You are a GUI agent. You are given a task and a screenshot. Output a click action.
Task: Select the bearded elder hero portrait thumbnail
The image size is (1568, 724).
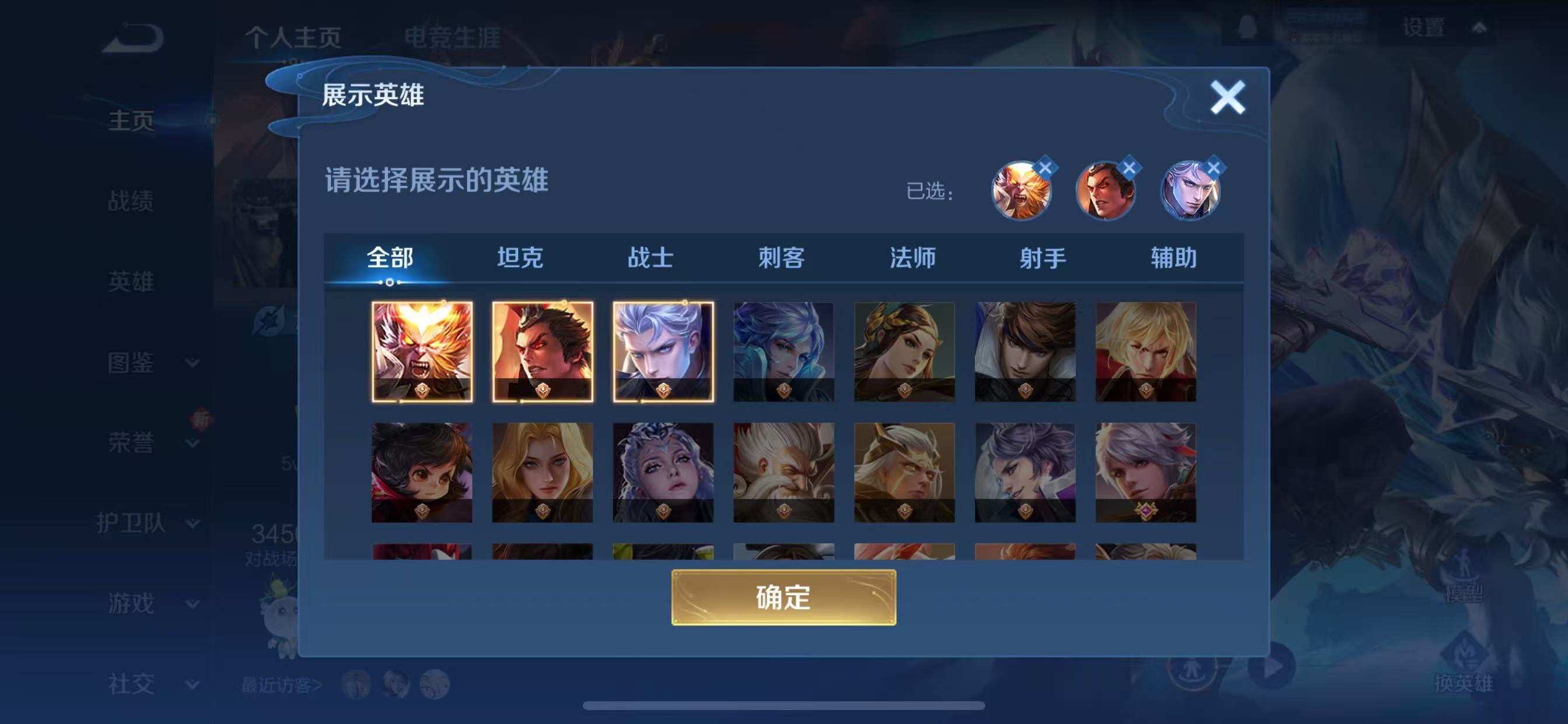point(782,472)
